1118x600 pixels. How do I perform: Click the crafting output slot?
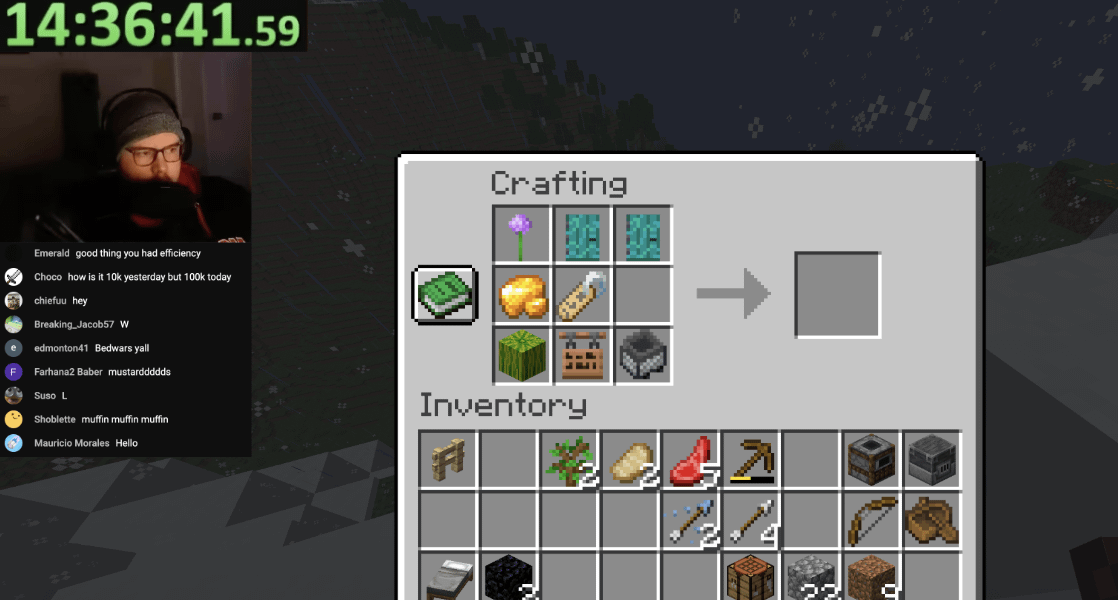[x=837, y=295]
